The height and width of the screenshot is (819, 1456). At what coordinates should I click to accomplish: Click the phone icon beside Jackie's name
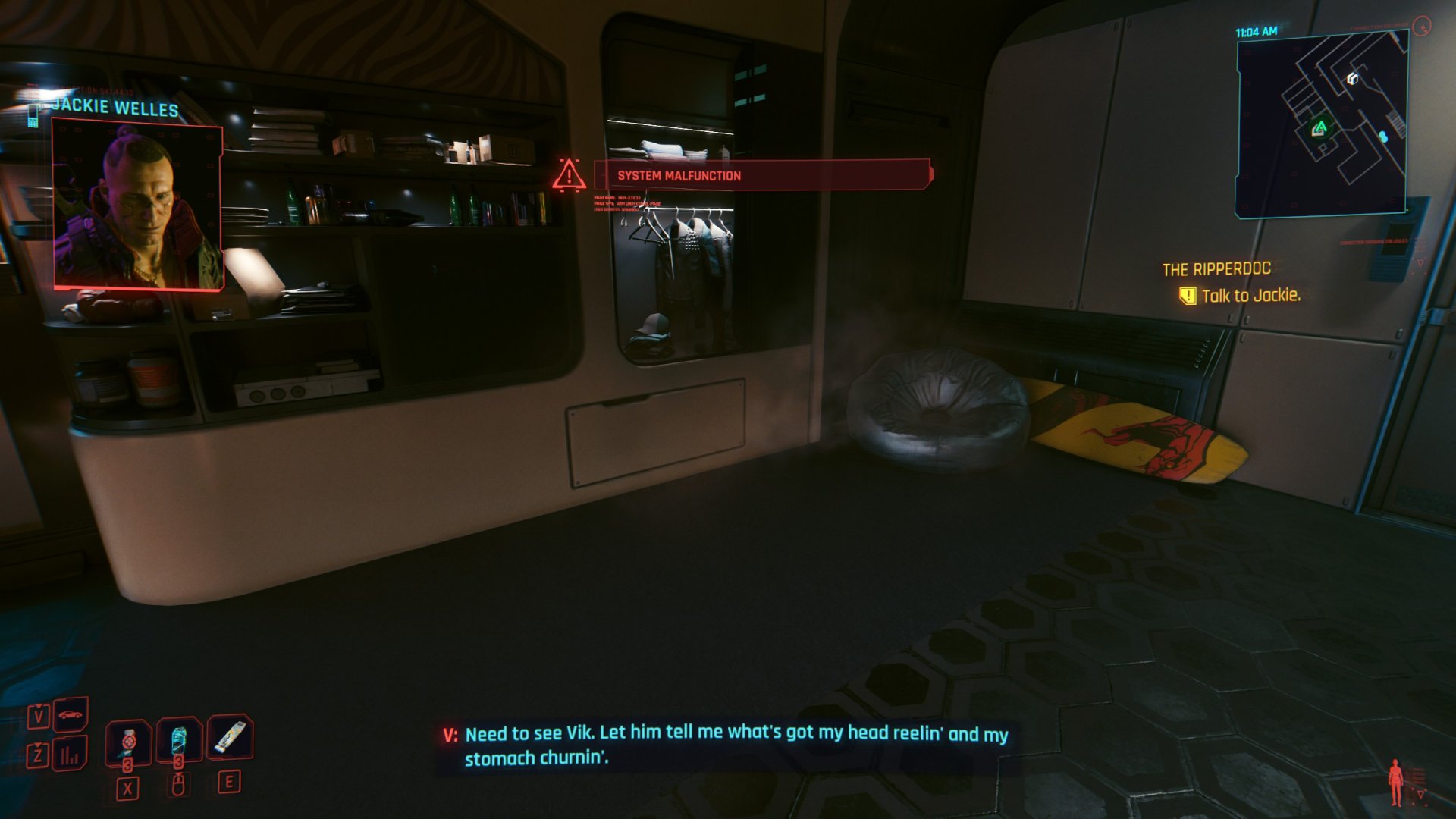click(33, 116)
